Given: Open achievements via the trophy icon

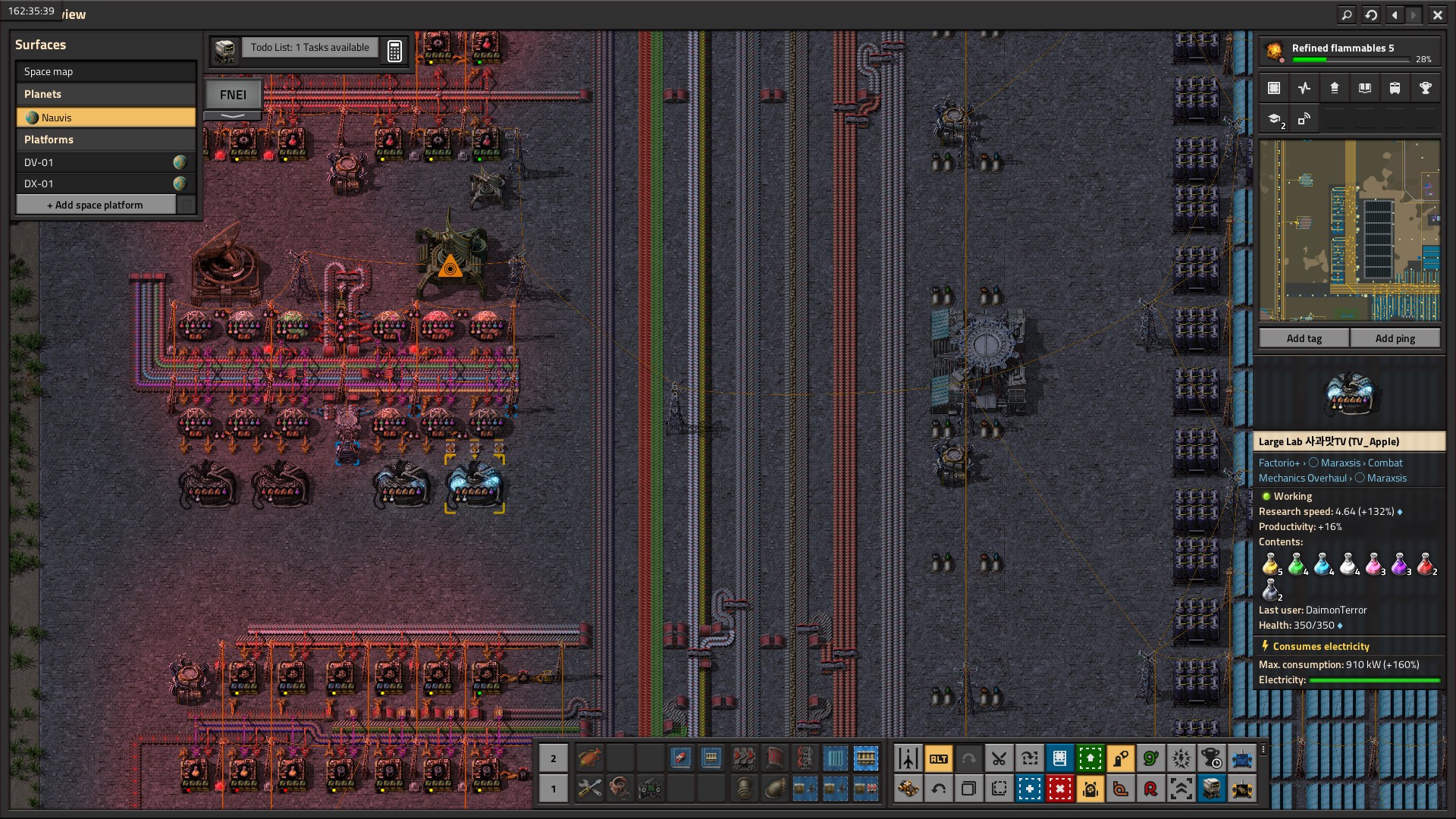Looking at the screenshot, I should click(x=1425, y=88).
